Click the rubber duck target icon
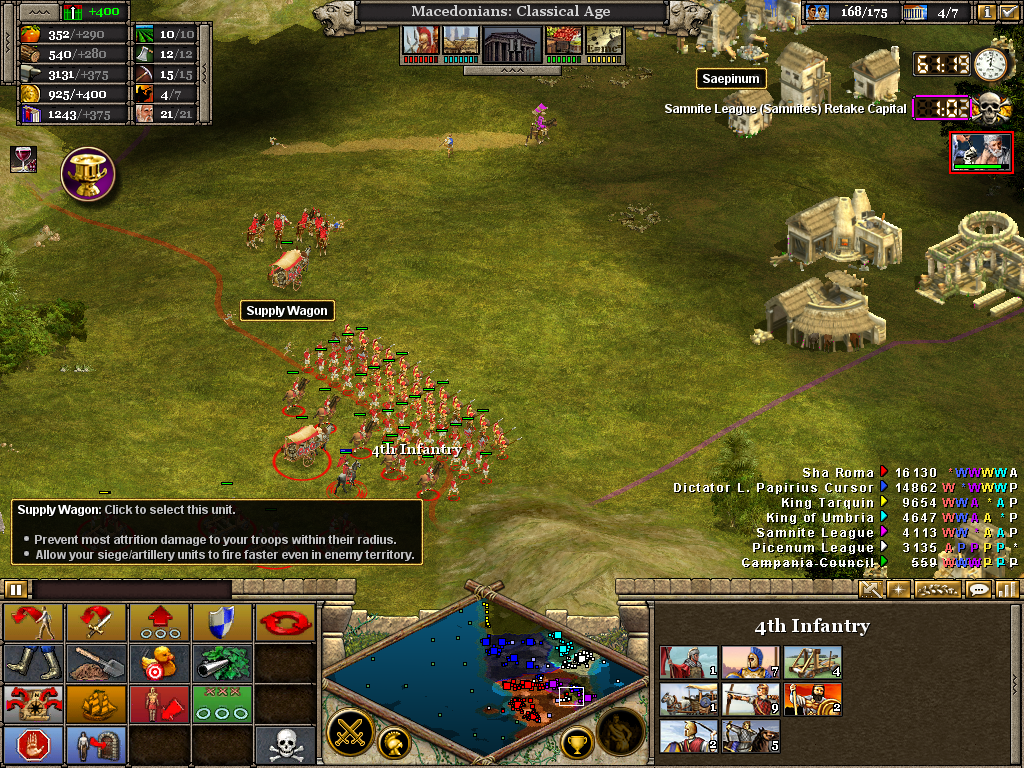This screenshot has width=1024, height=768. 159,663
